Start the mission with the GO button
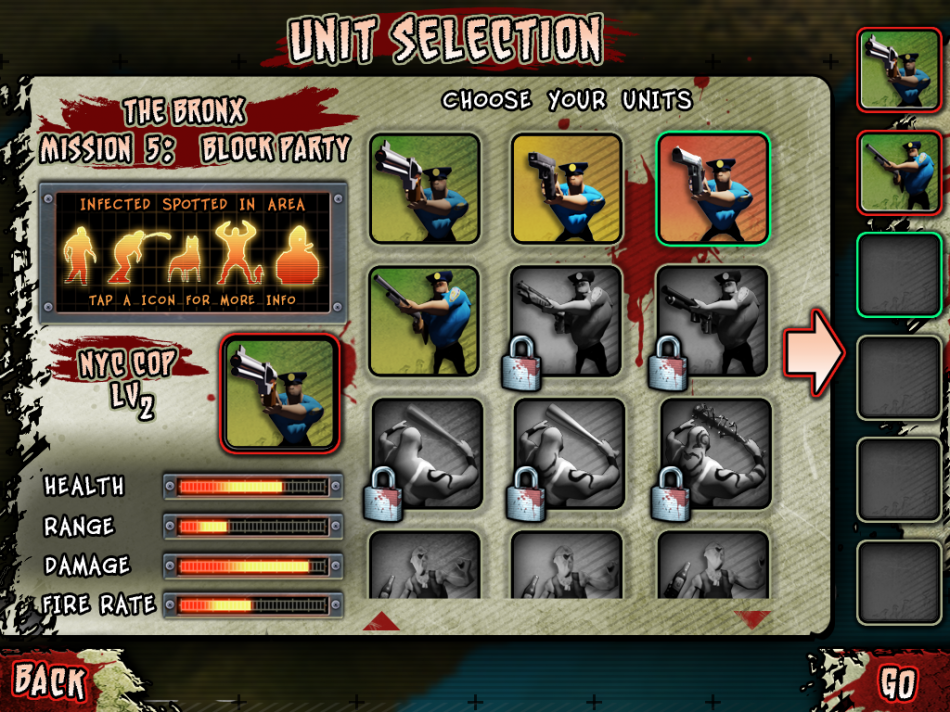The height and width of the screenshot is (712, 950). coord(897,685)
